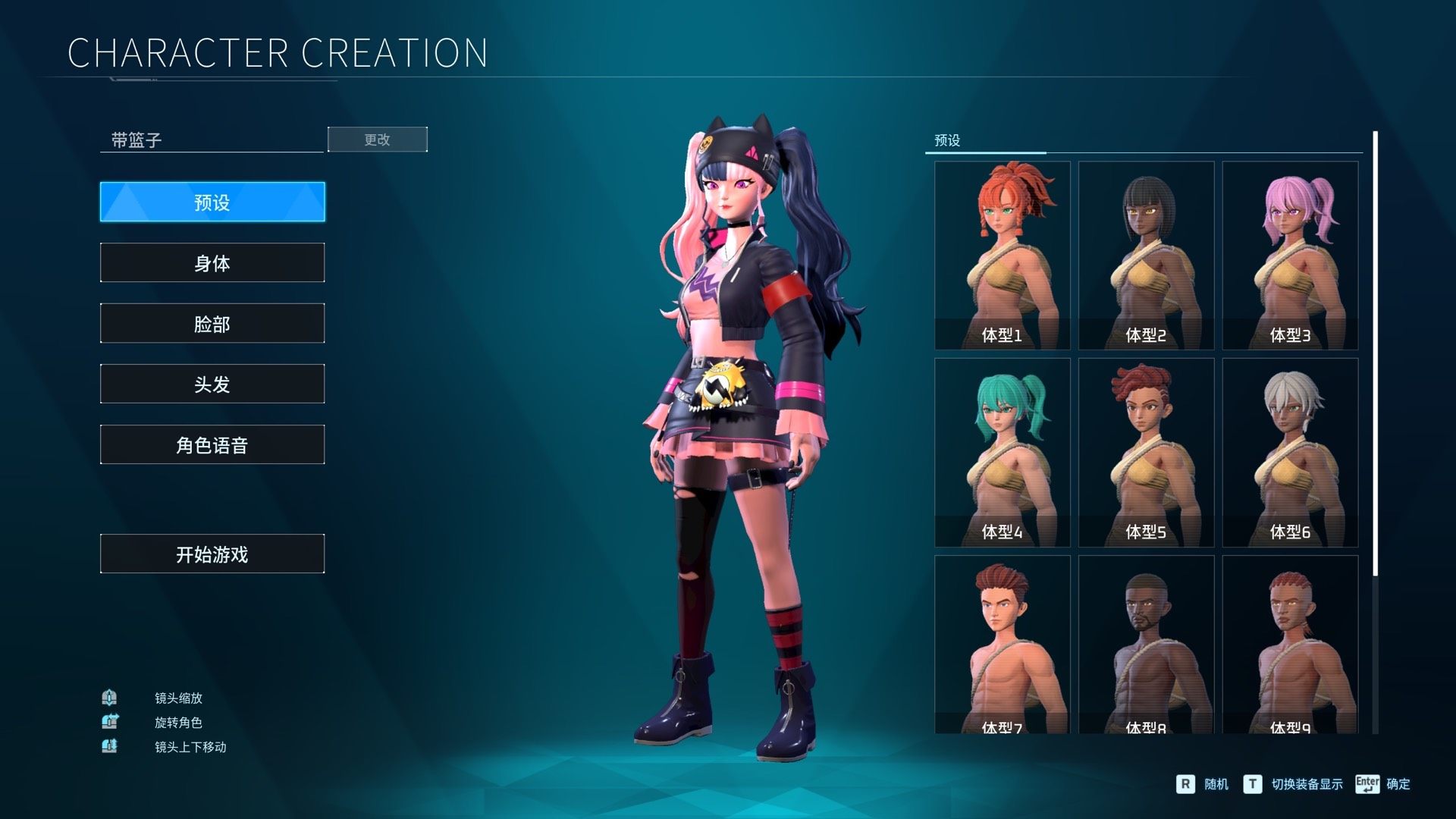Choose preset 体型4 with teal hair
Screen dimensions: 1456x819
[x=1002, y=452]
